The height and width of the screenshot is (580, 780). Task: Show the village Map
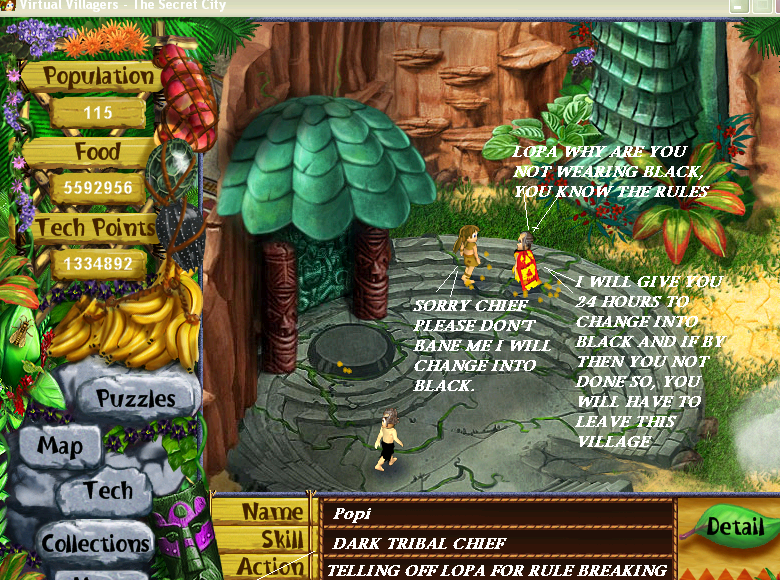58,446
